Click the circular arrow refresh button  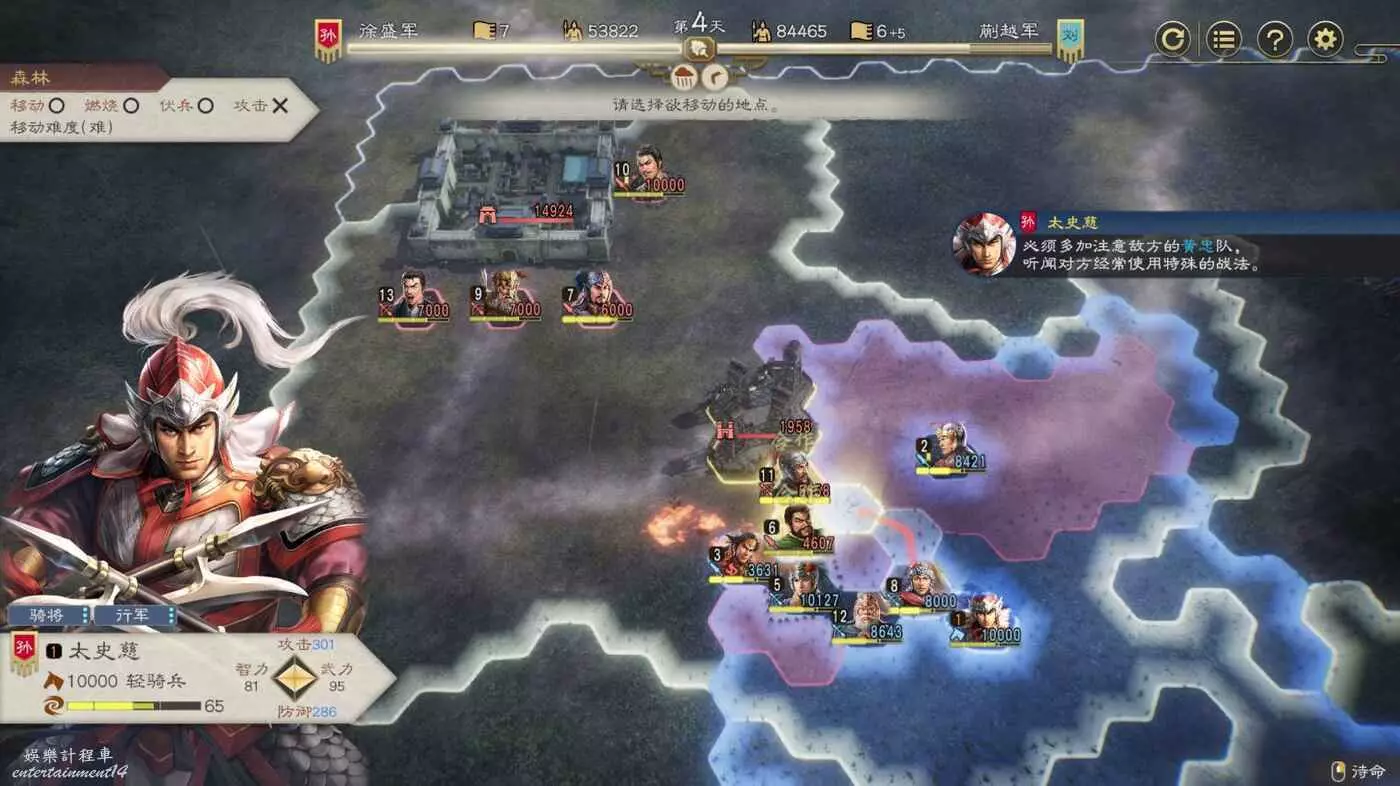(x=1173, y=40)
